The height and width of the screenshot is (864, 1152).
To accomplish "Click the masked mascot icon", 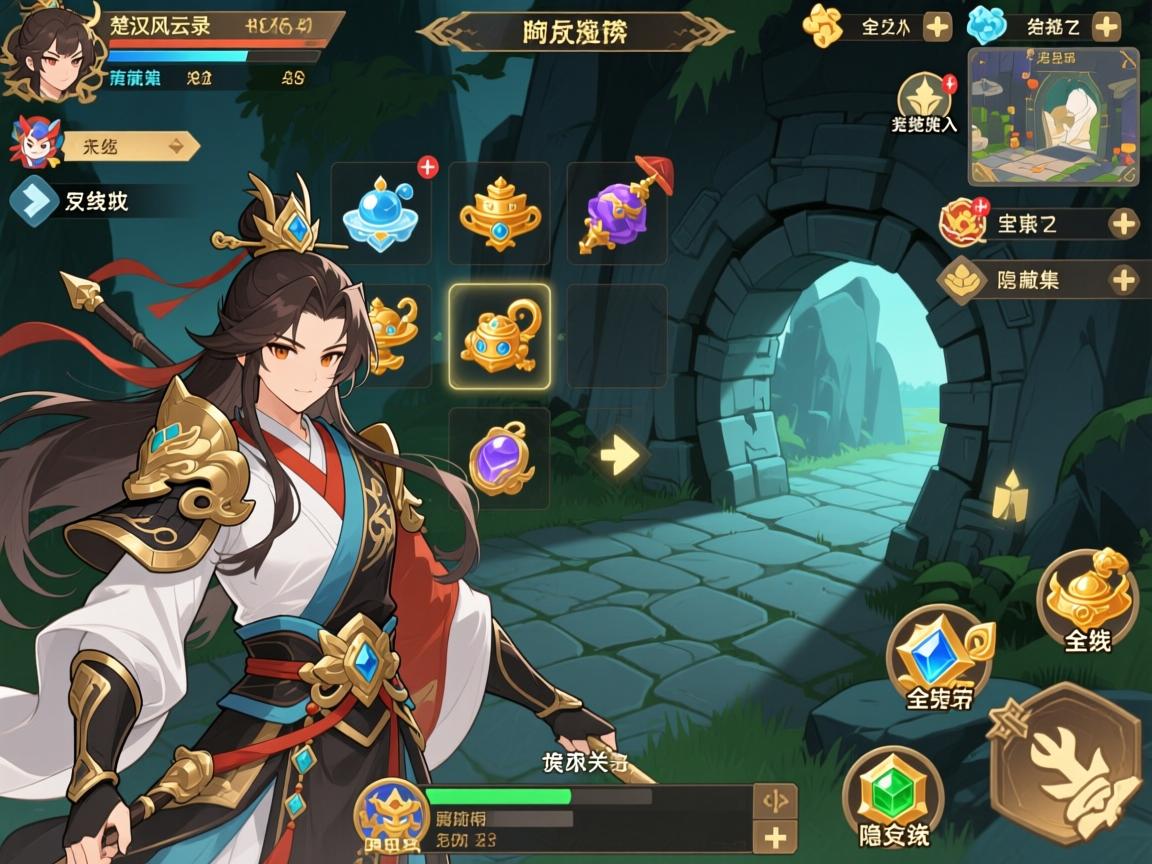I will (x=36, y=142).
